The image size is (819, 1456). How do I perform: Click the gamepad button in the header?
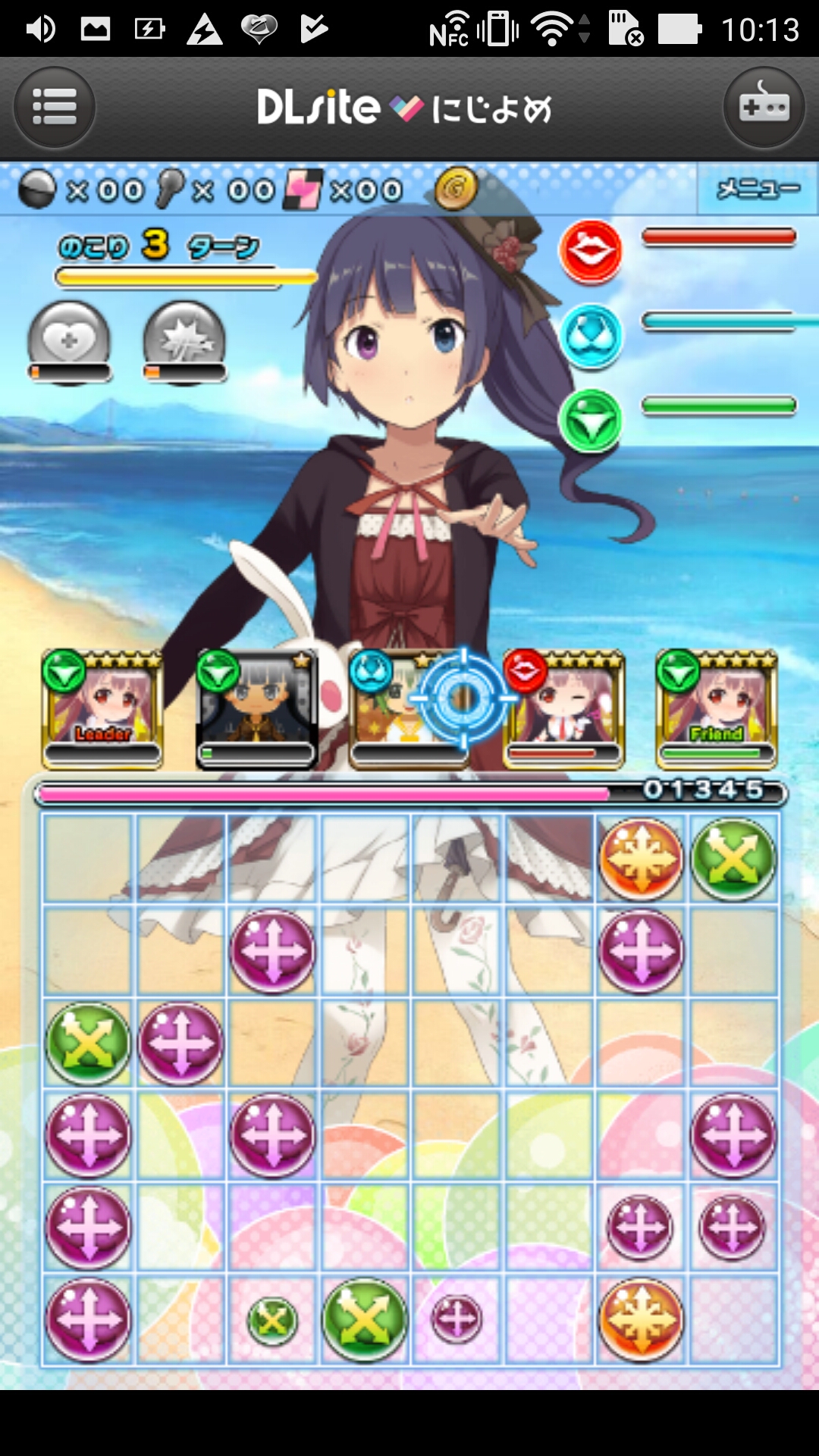click(x=764, y=107)
